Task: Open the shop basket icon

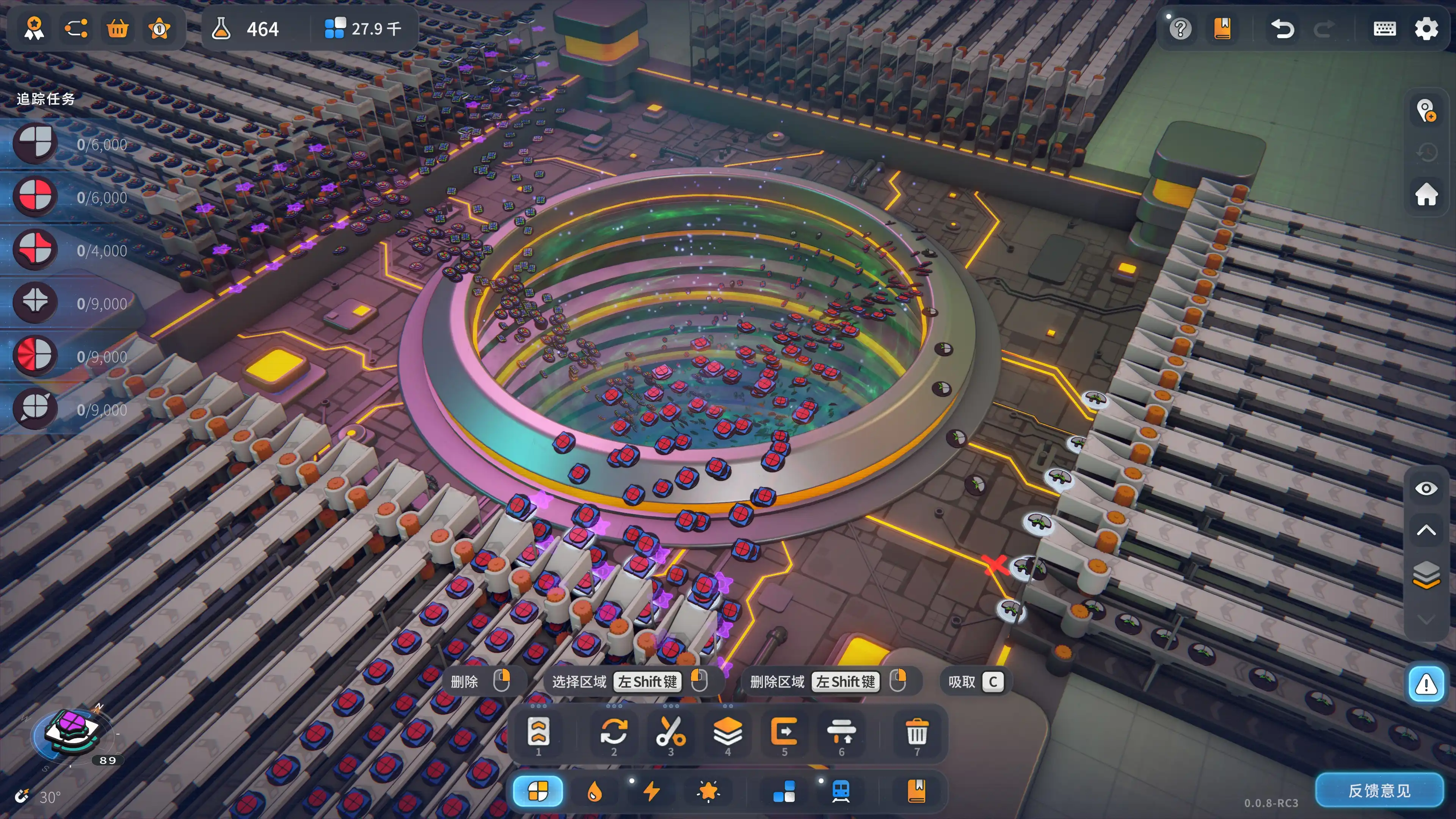Action: (118, 28)
